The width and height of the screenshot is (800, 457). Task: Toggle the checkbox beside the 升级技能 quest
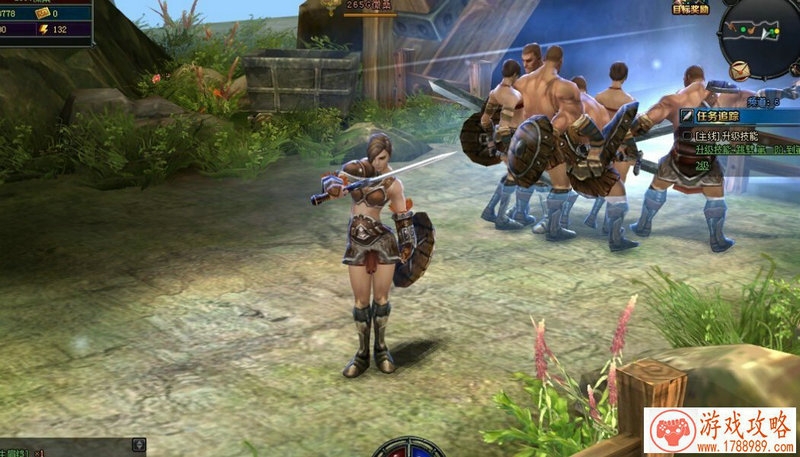tap(687, 134)
